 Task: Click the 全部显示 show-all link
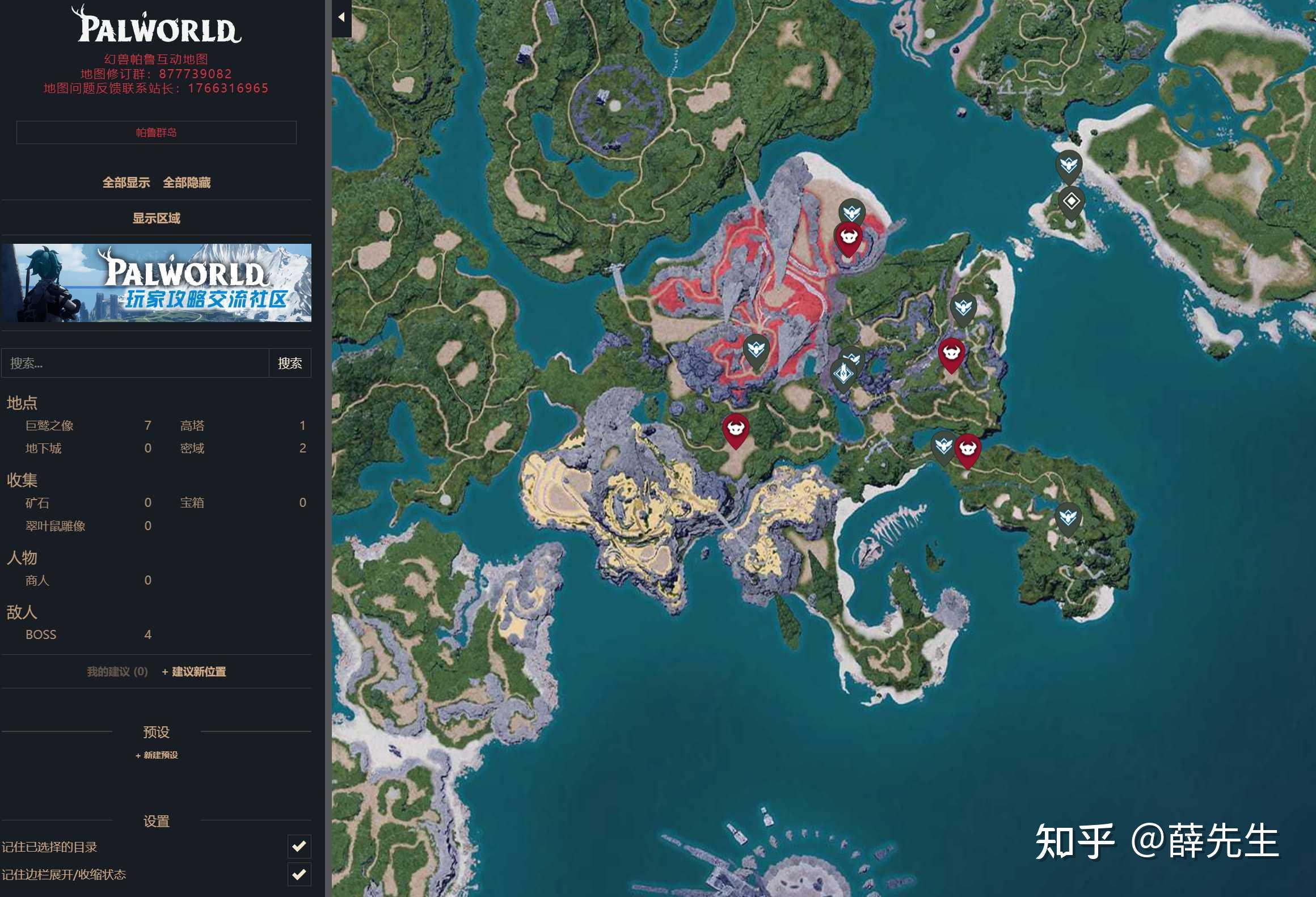pyautogui.click(x=127, y=183)
